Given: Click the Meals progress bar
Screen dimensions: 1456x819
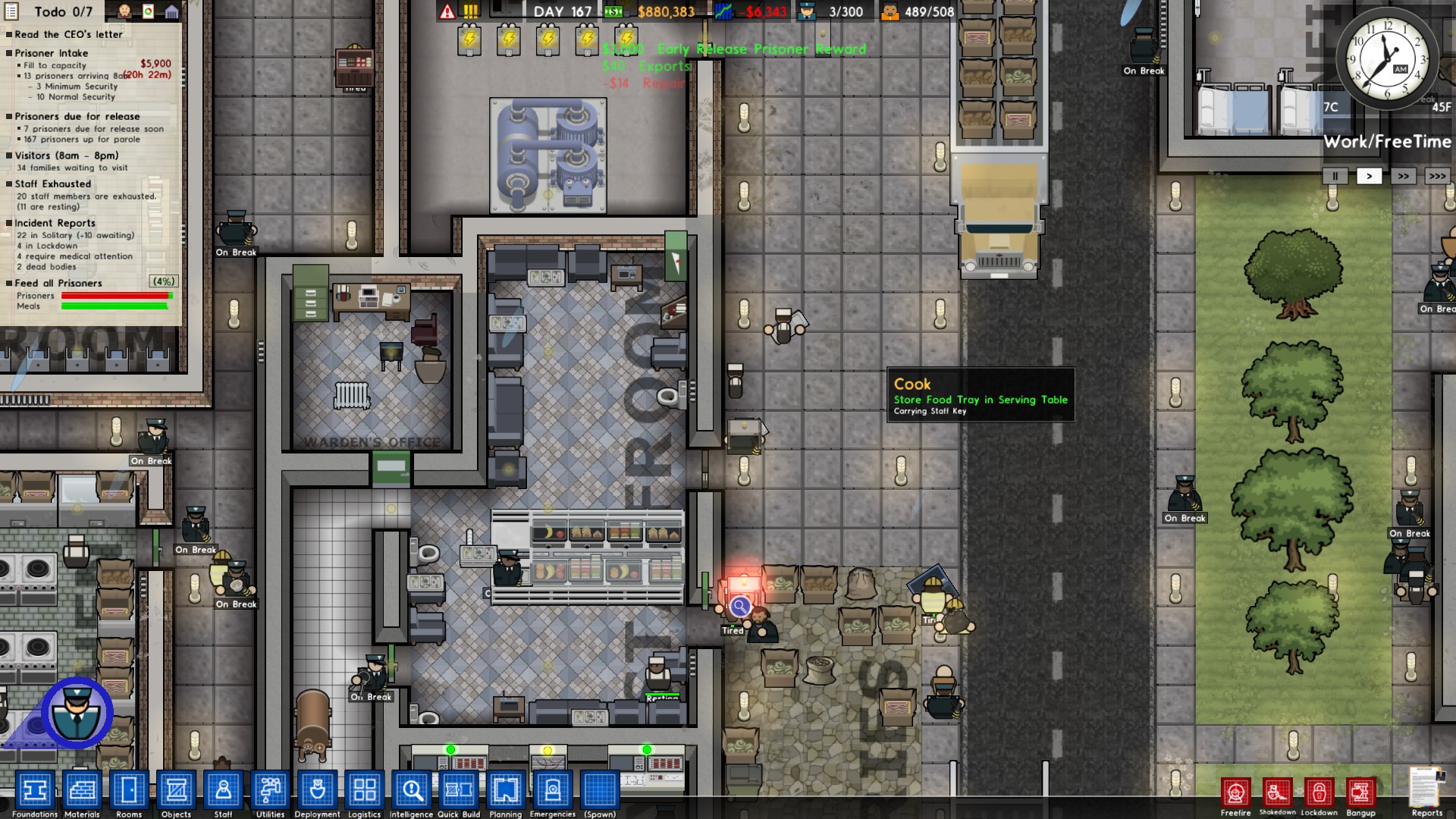Looking at the screenshot, I should (x=112, y=306).
